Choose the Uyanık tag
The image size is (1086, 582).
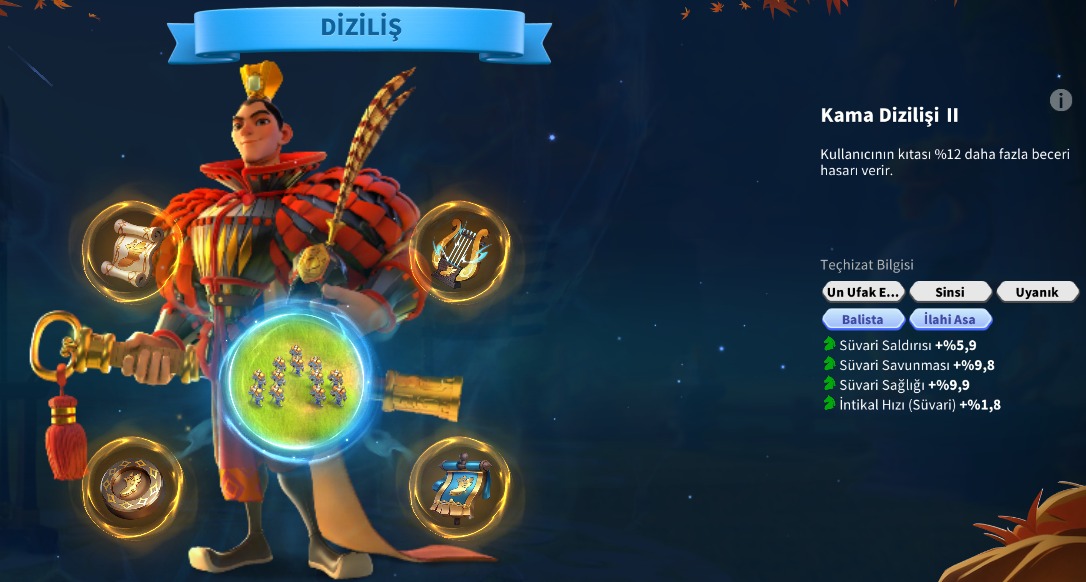(x=1037, y=292)
